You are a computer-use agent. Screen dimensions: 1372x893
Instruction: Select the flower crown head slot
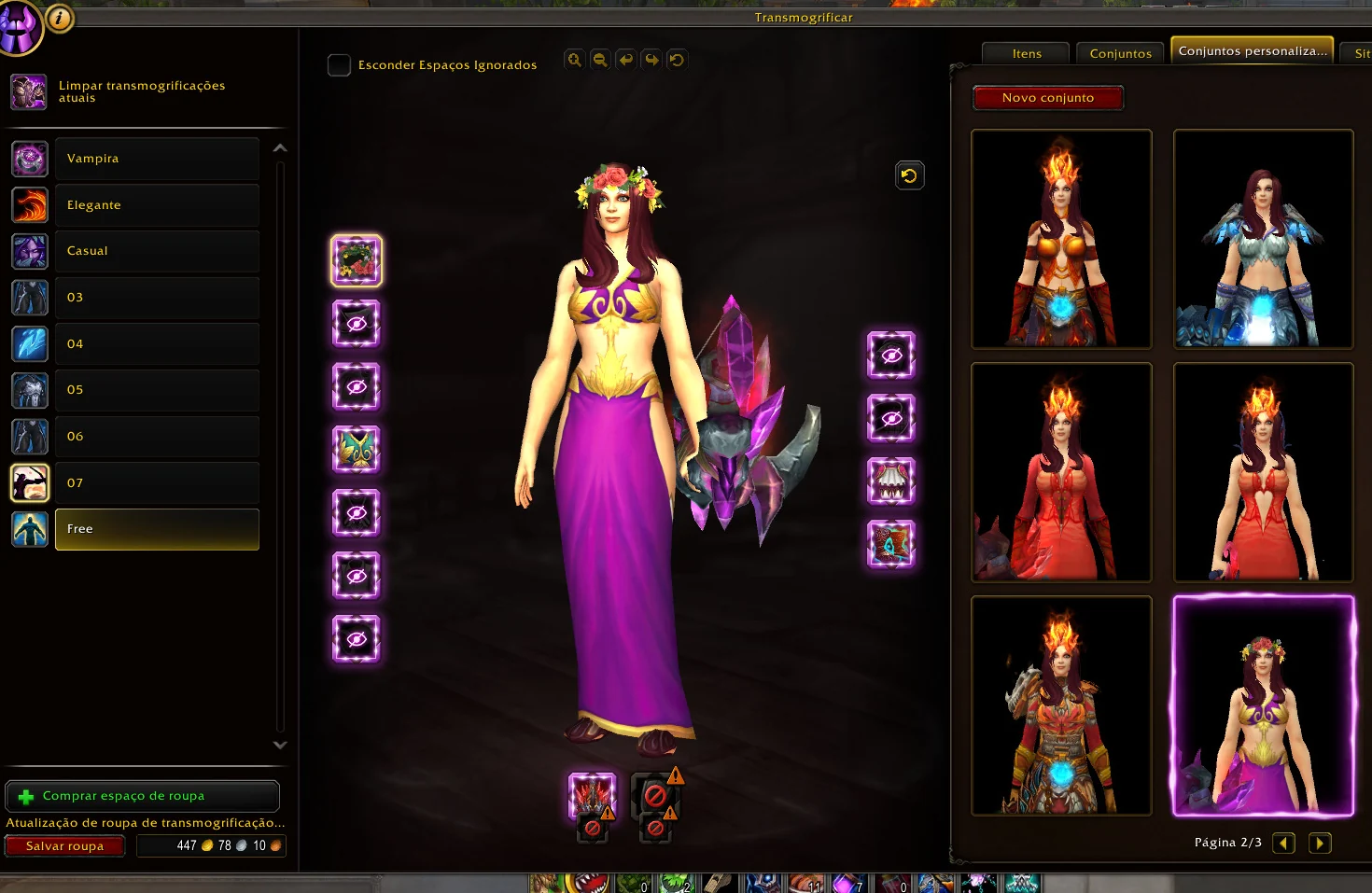point(356,260)
